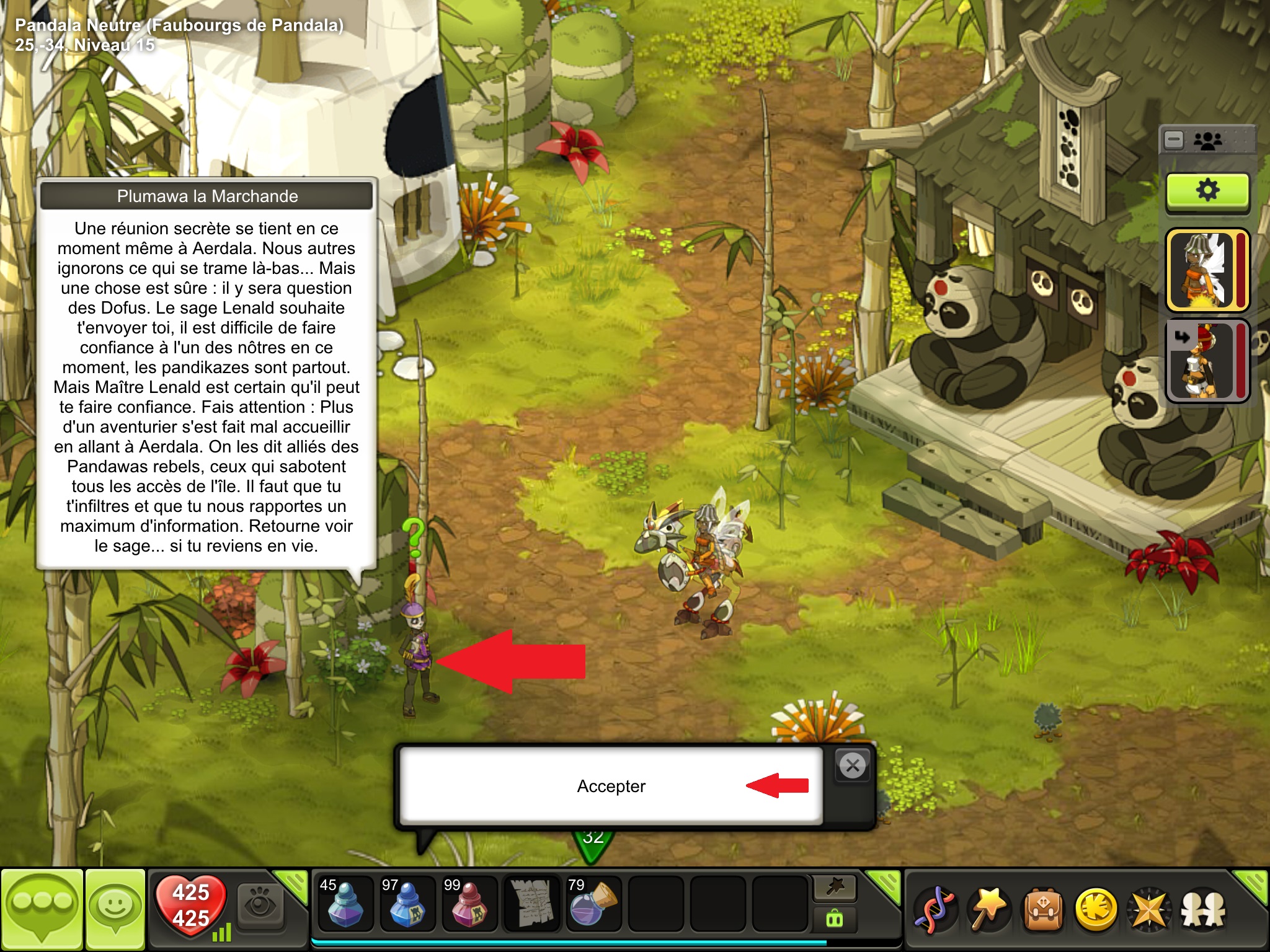Open the star wand spells menu
Screen dimensions: 1270x952
[x=989, y=910]
